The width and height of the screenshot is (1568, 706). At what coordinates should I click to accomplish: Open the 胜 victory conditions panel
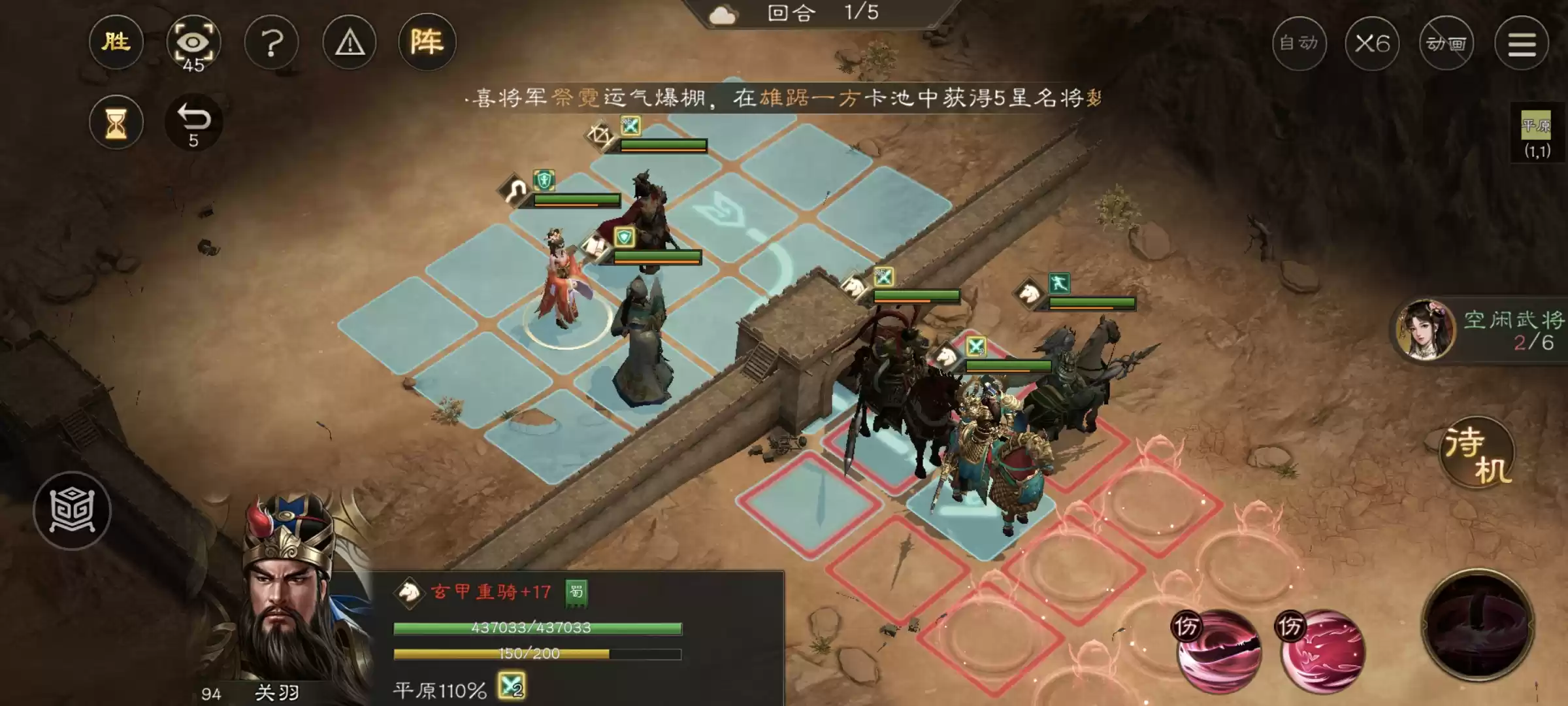116,42
